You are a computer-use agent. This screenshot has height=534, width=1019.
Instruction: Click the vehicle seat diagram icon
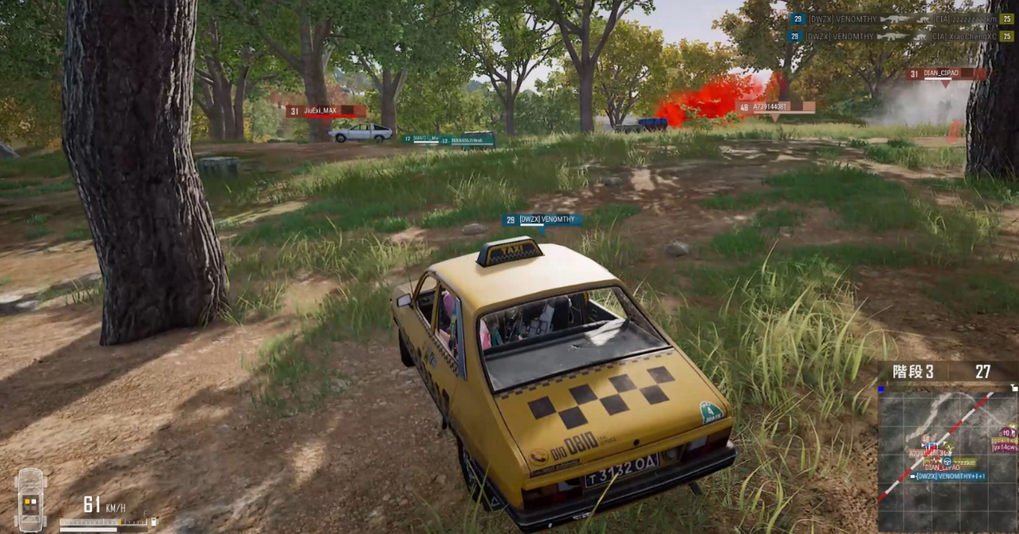click(x=31, y=498)
